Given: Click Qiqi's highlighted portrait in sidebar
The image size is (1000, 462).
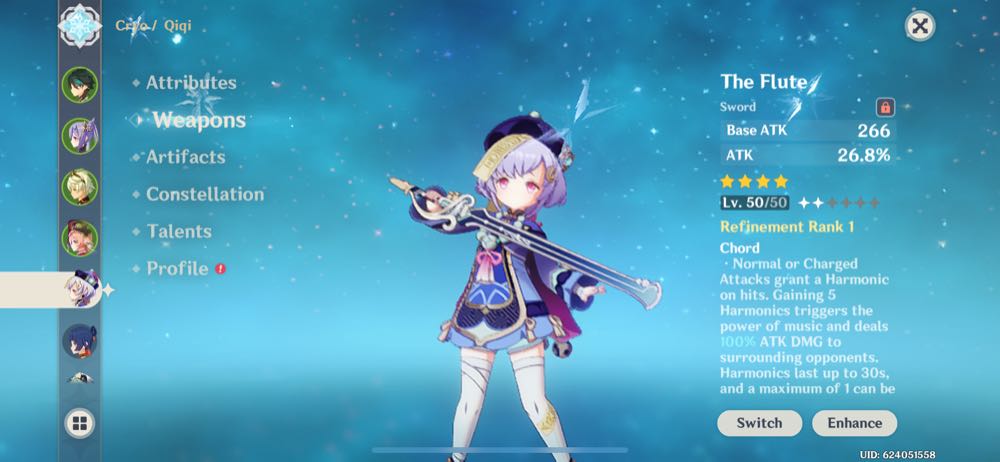Looking at the screenshot, I should (x=79, y=290).
